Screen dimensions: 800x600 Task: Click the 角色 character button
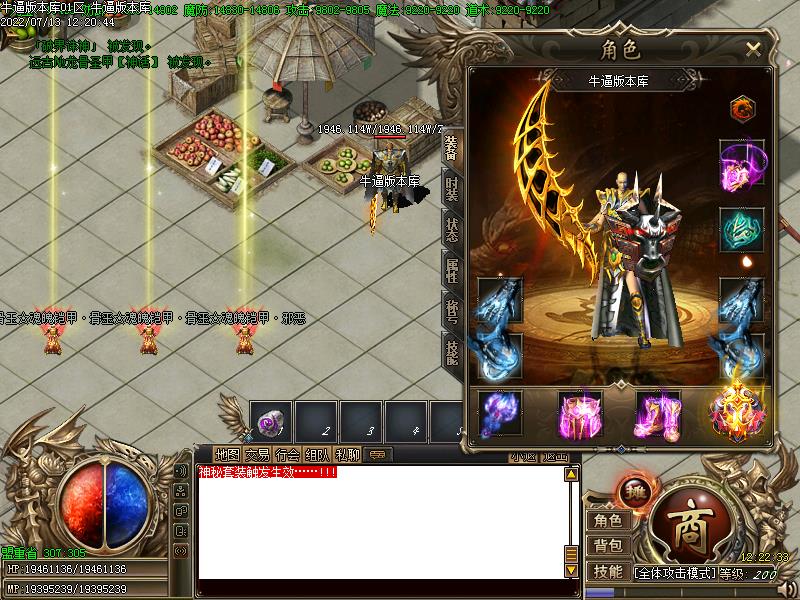pos(607,520)
